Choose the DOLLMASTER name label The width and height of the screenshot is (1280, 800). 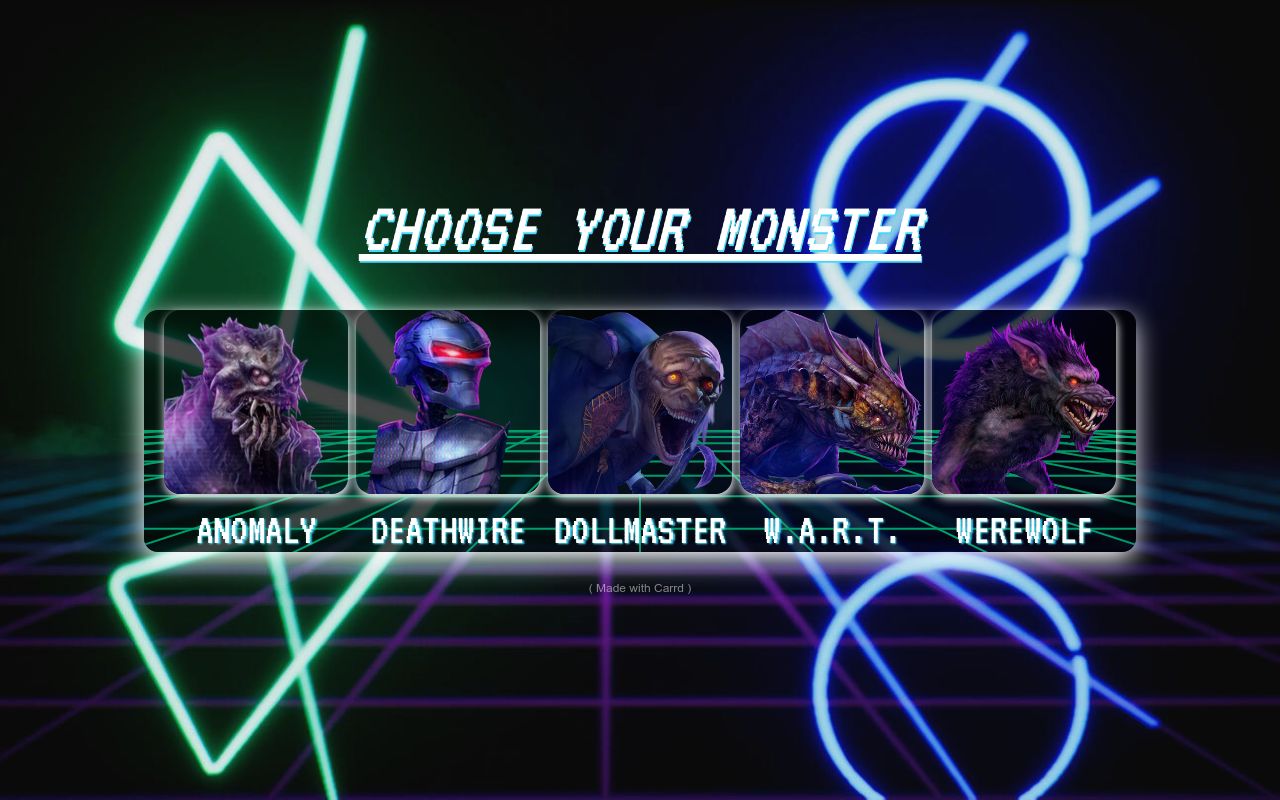coord(640,531)
